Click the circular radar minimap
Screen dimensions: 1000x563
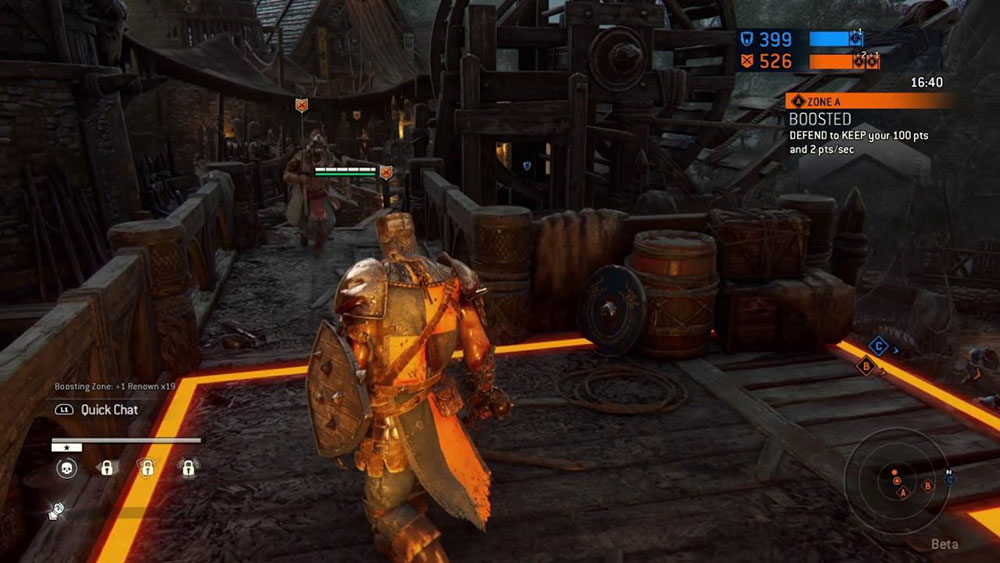[x=896, y=481]
